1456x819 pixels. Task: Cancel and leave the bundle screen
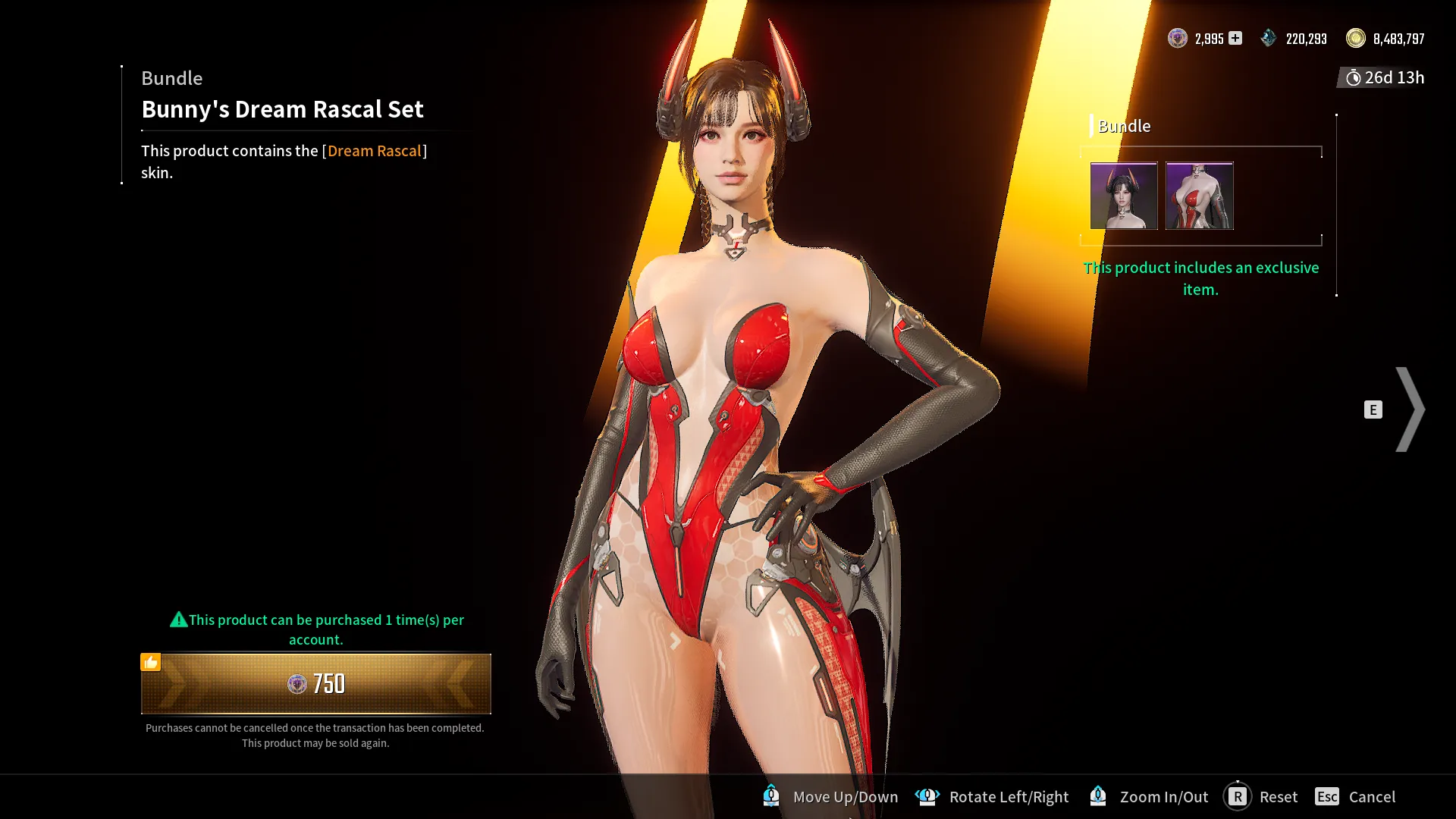(1356, 797)
